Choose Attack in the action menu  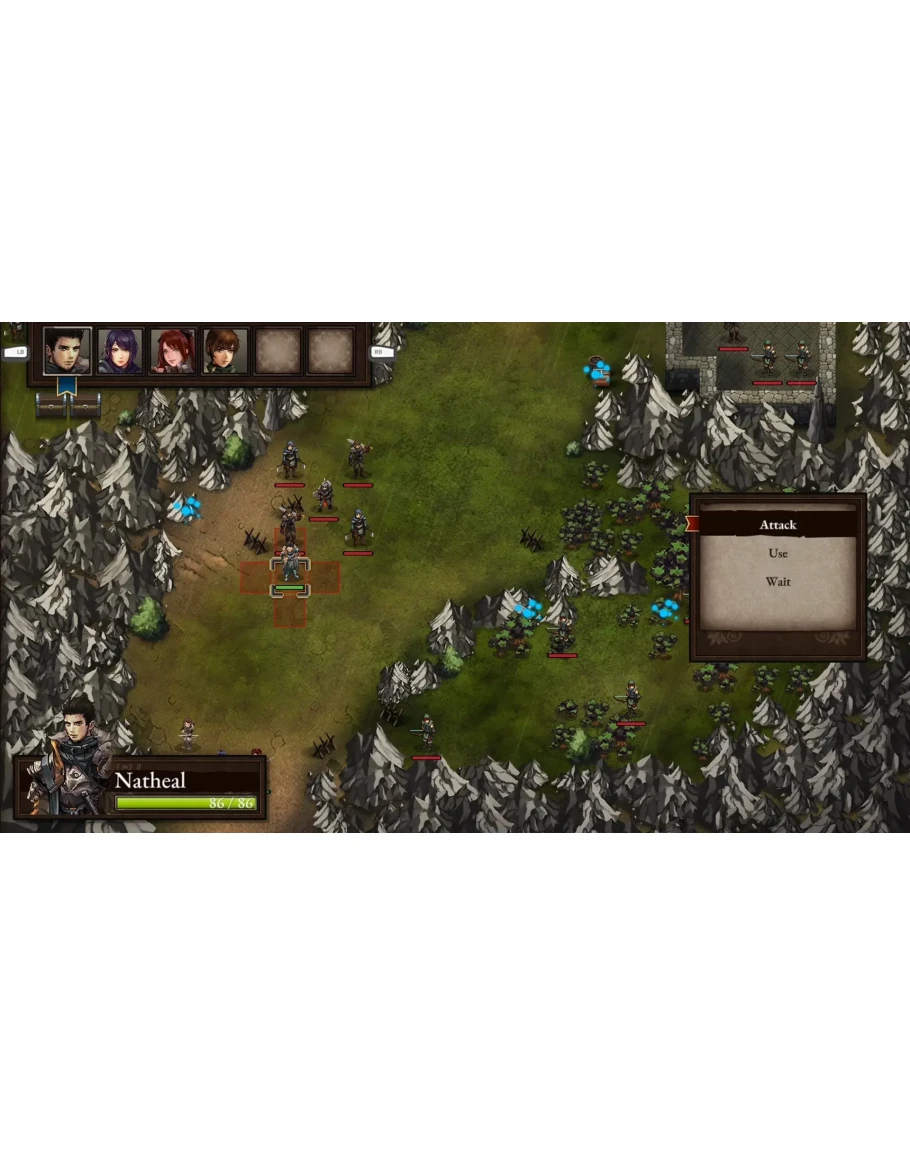(777, 525)
